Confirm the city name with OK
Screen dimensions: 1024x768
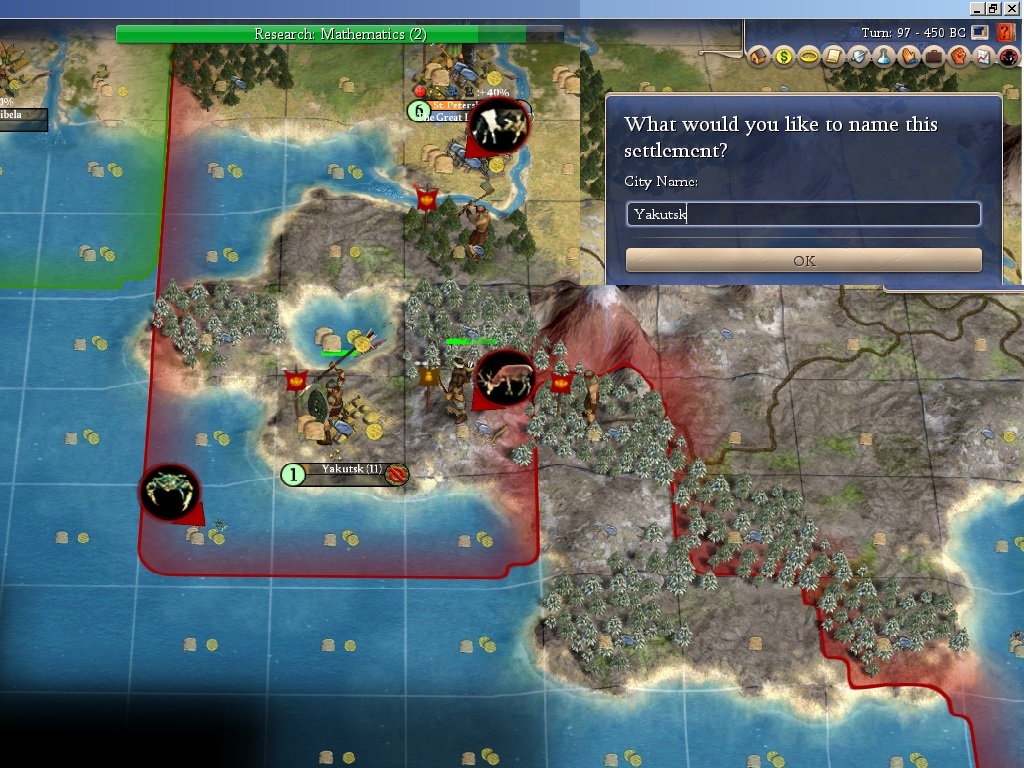click(803, 260)
